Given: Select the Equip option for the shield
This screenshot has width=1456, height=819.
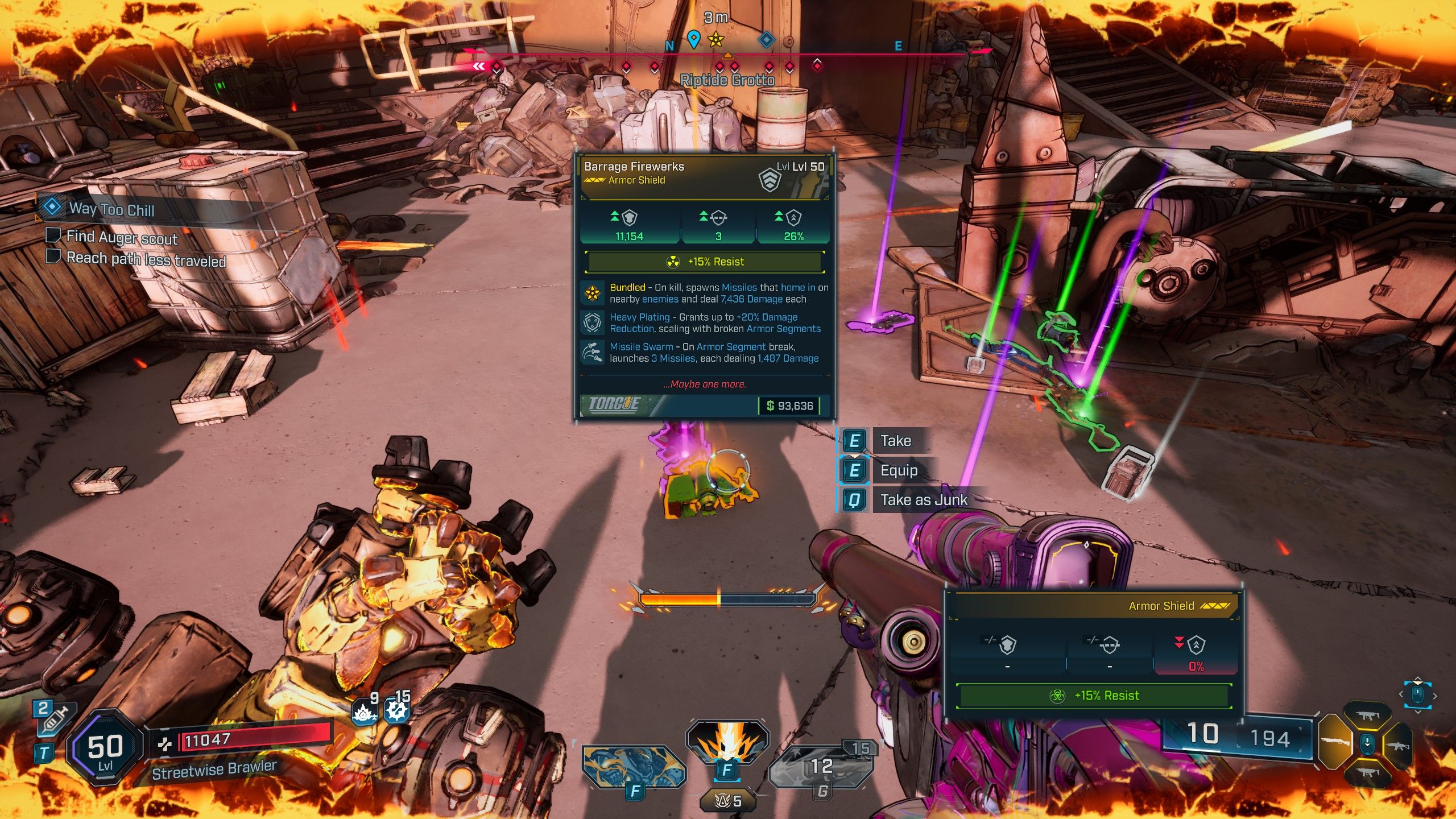Looking at the screenshot, I should click(899, 470).
